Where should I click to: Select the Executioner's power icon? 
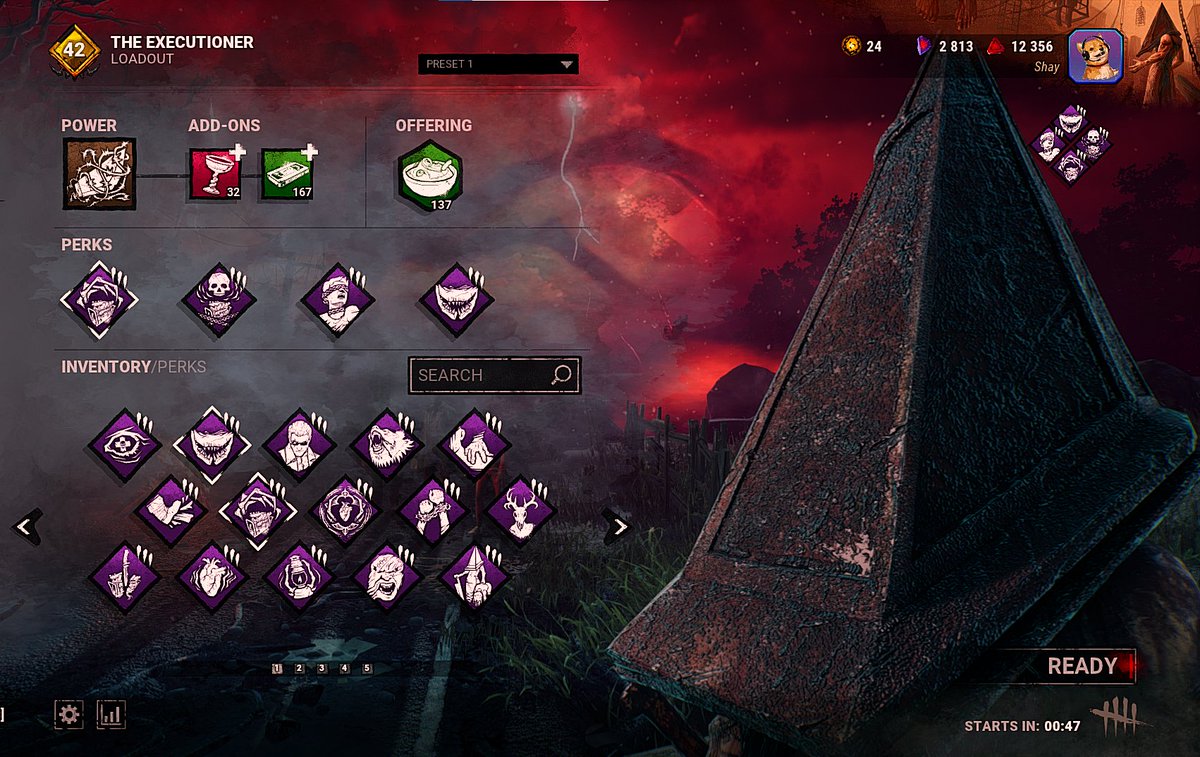pos(99,174)
